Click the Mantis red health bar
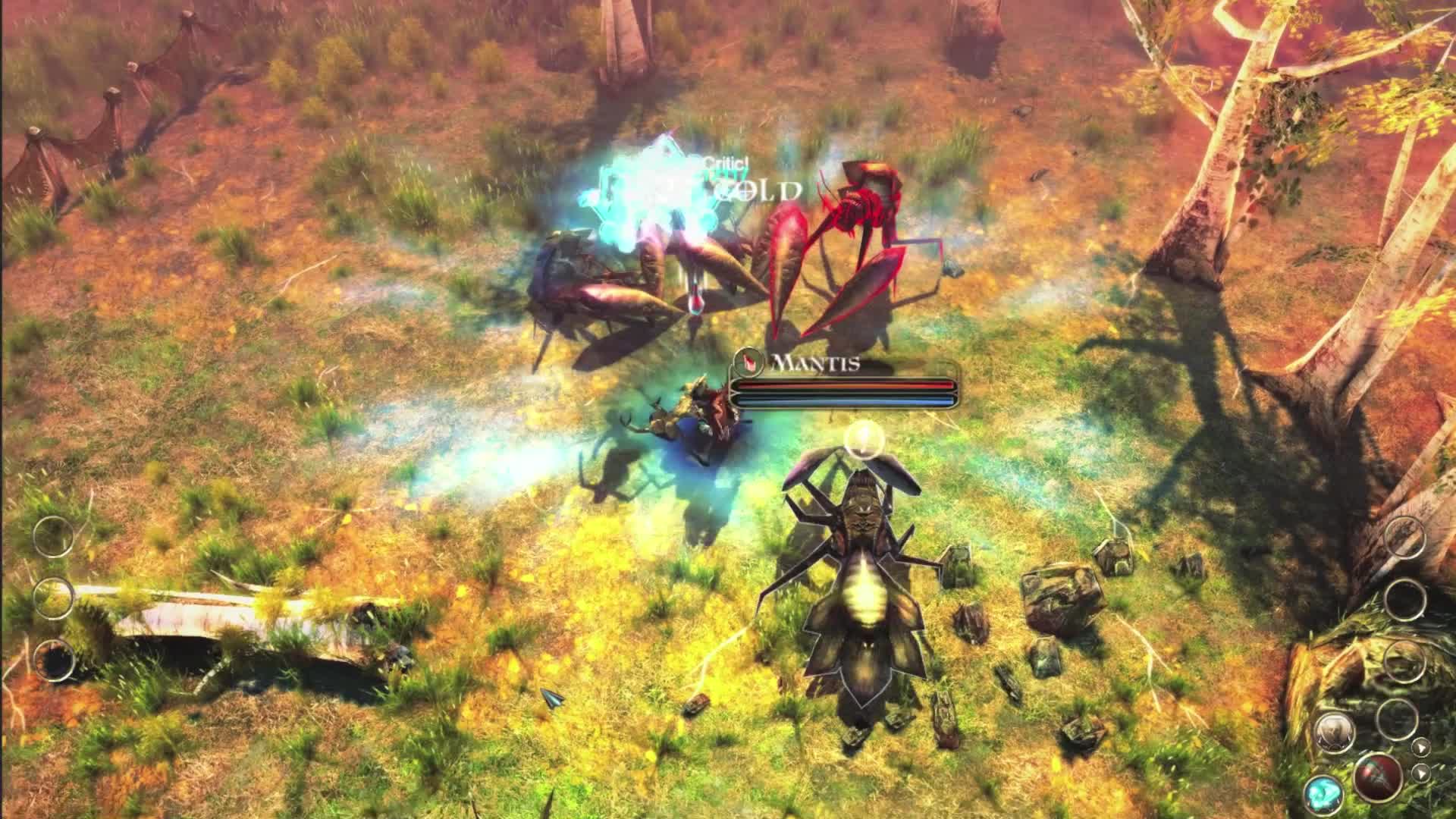The height and width of the screenshot is (819, 1456). [846, 385]
